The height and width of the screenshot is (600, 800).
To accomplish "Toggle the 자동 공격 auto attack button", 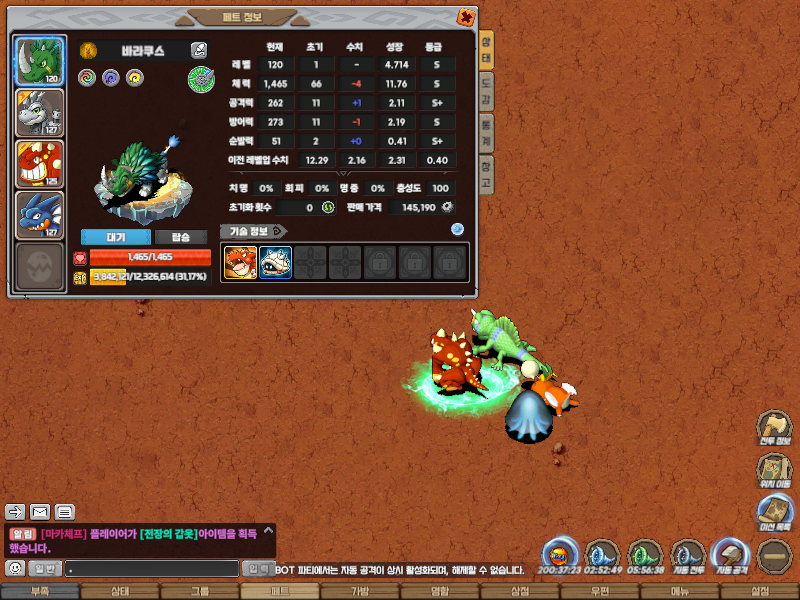I will (x=731, y=555).
